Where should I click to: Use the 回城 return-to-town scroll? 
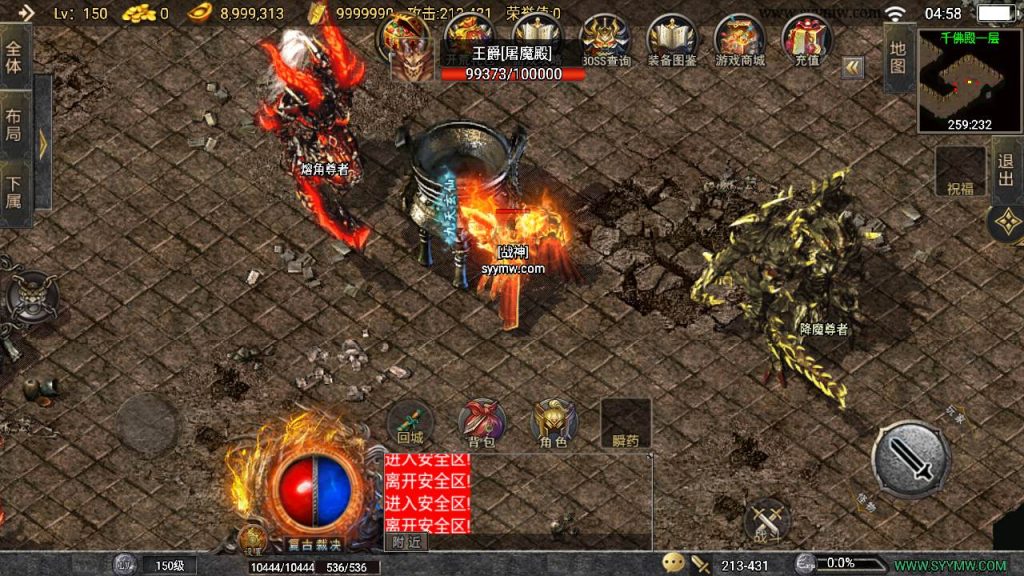410,423
